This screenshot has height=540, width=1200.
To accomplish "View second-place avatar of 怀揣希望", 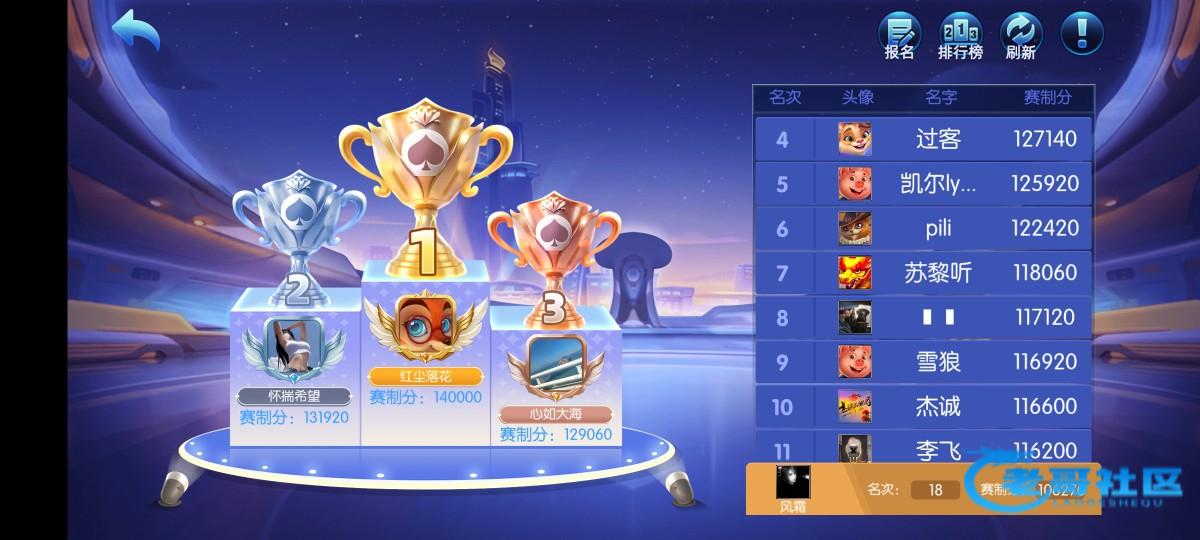I will coord(296,345).
